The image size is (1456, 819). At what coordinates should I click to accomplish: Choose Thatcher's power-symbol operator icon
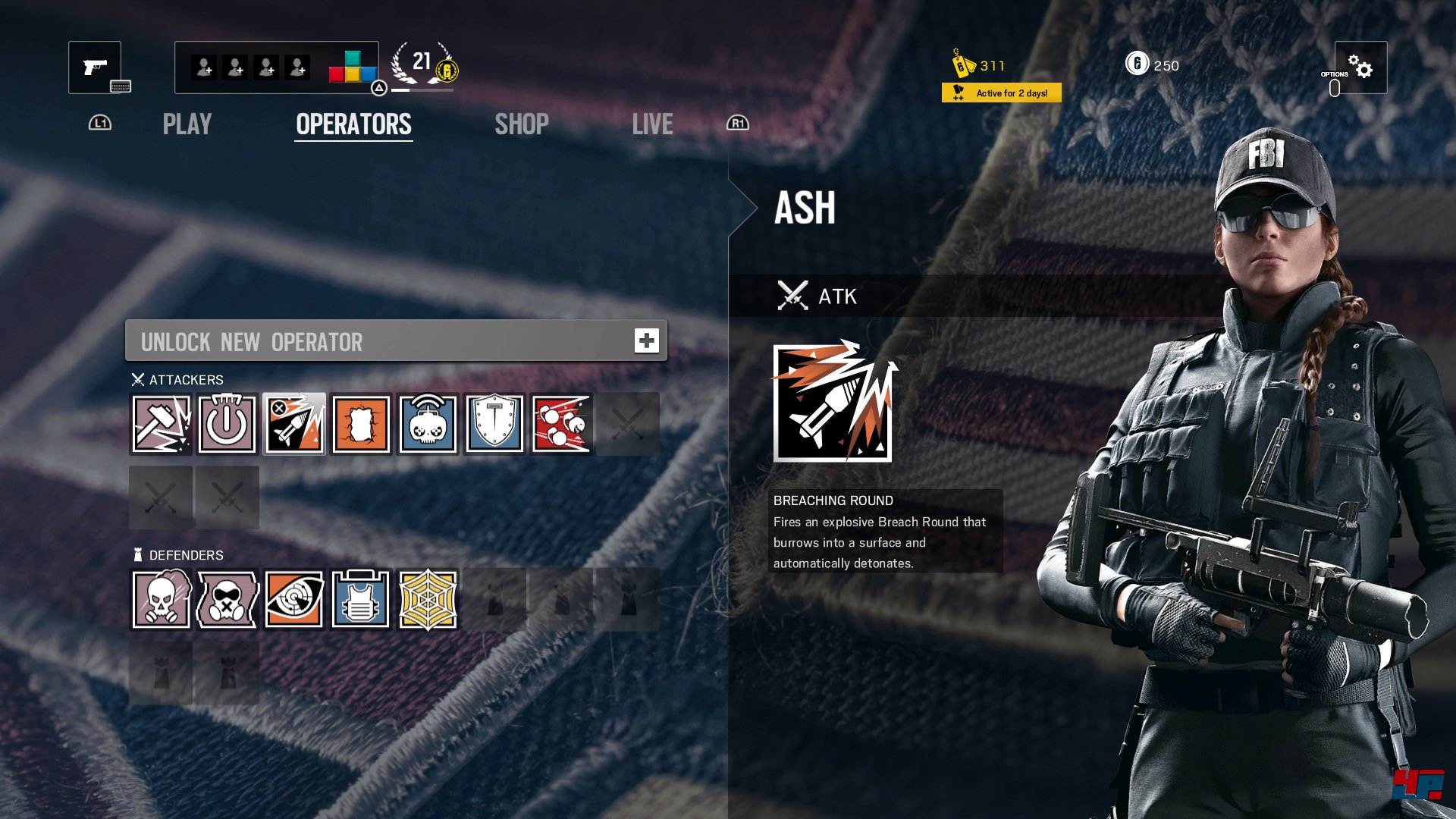pyautogui.click(x=227, y=424)
